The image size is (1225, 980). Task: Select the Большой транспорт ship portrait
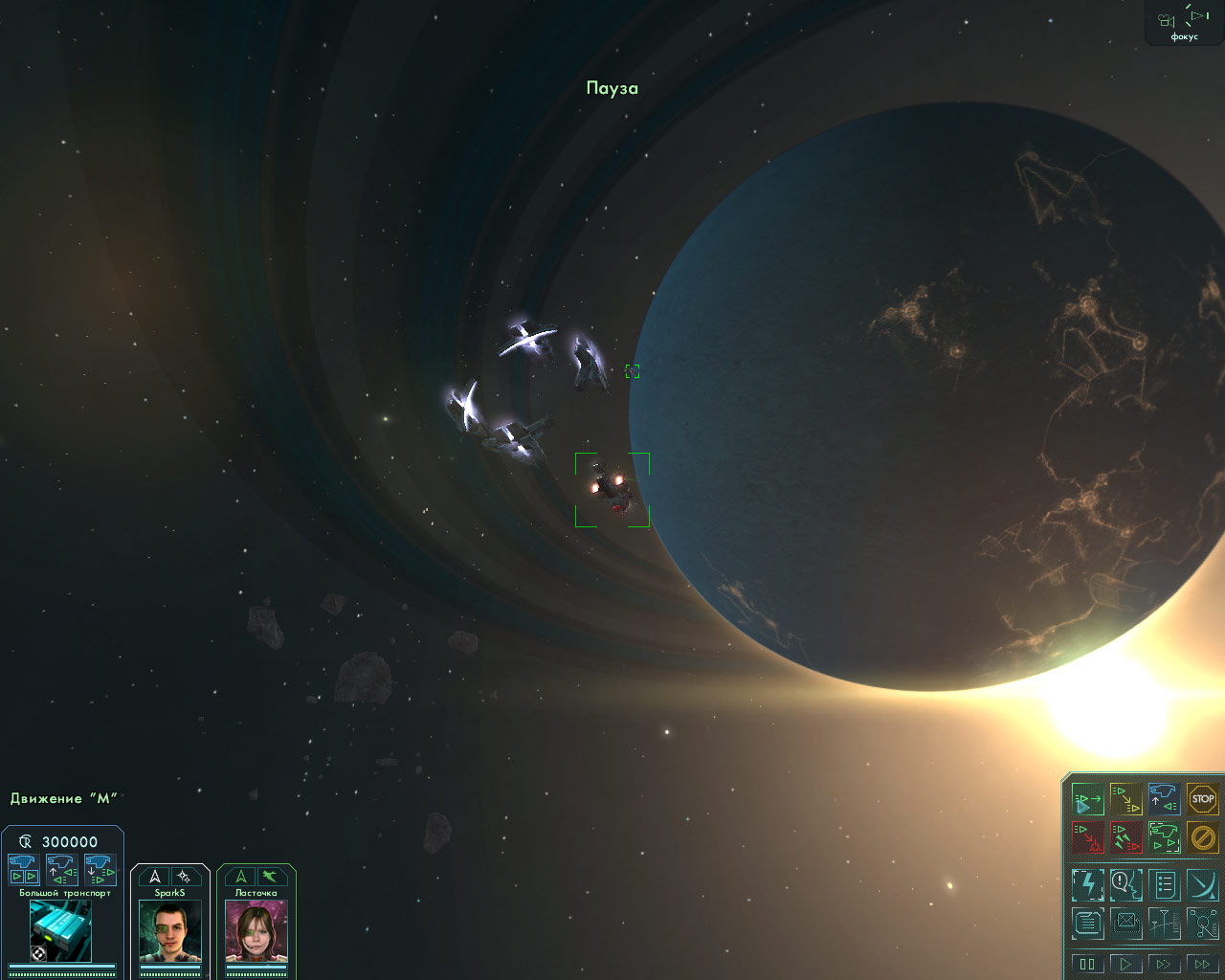click(x=60, y=930)
